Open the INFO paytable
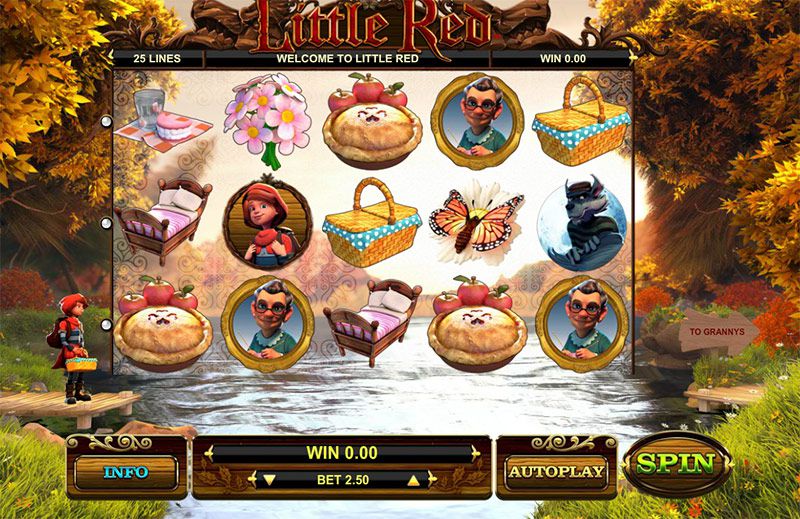800x519 pixels. 125,471
